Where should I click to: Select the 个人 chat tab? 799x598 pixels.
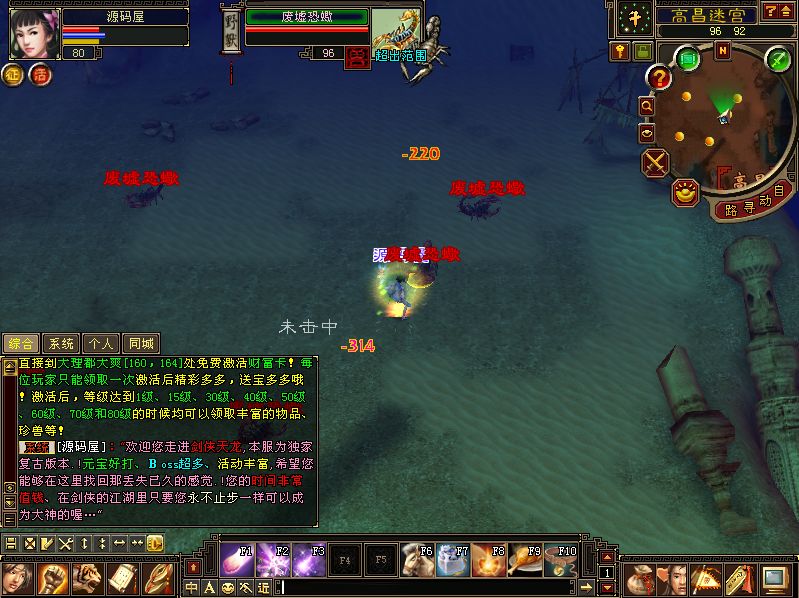click(101, 343)
